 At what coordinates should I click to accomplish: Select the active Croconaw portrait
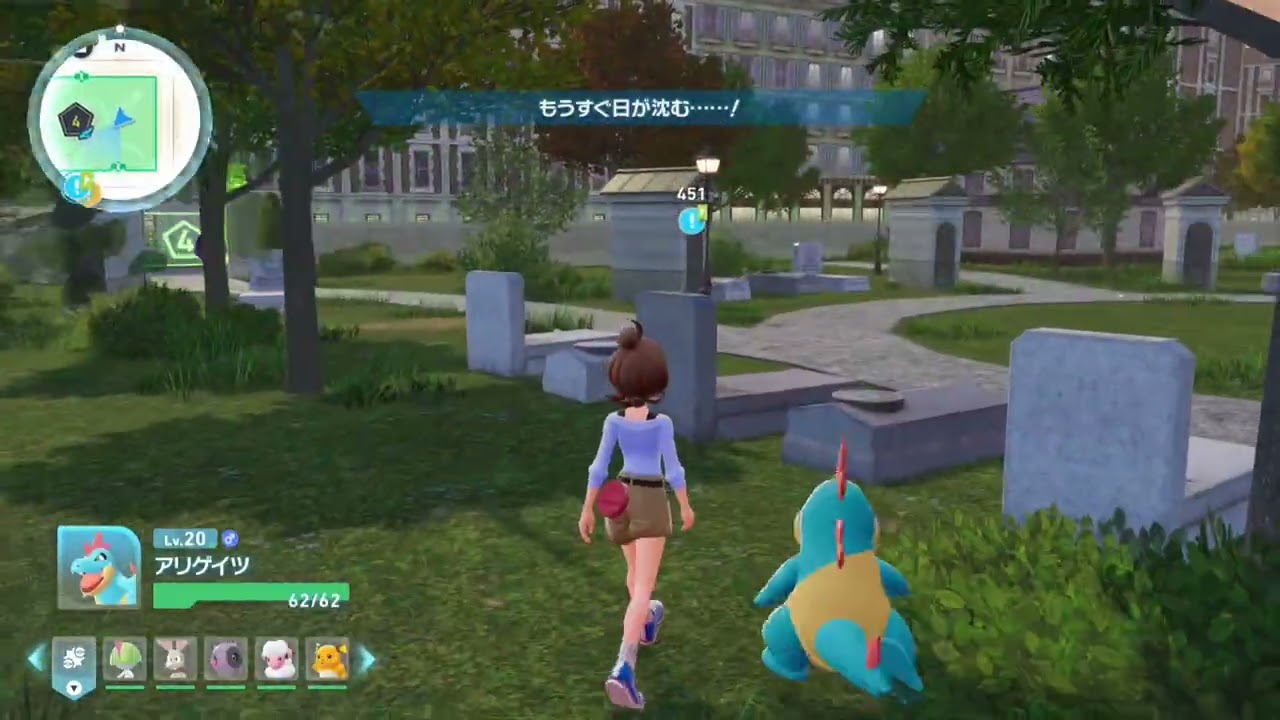click(98, 568)
